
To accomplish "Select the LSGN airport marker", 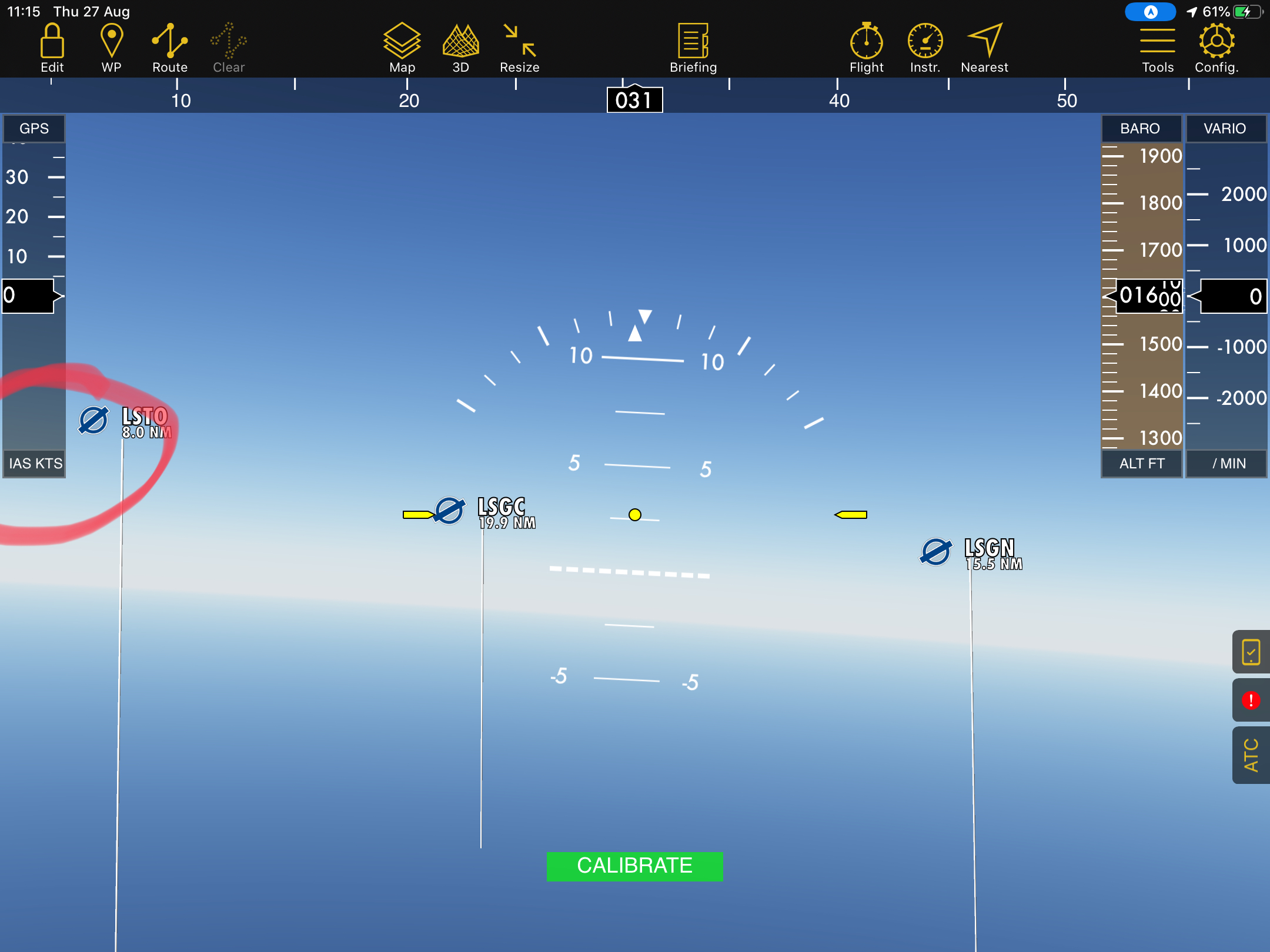I will click(x=936, y=552).
